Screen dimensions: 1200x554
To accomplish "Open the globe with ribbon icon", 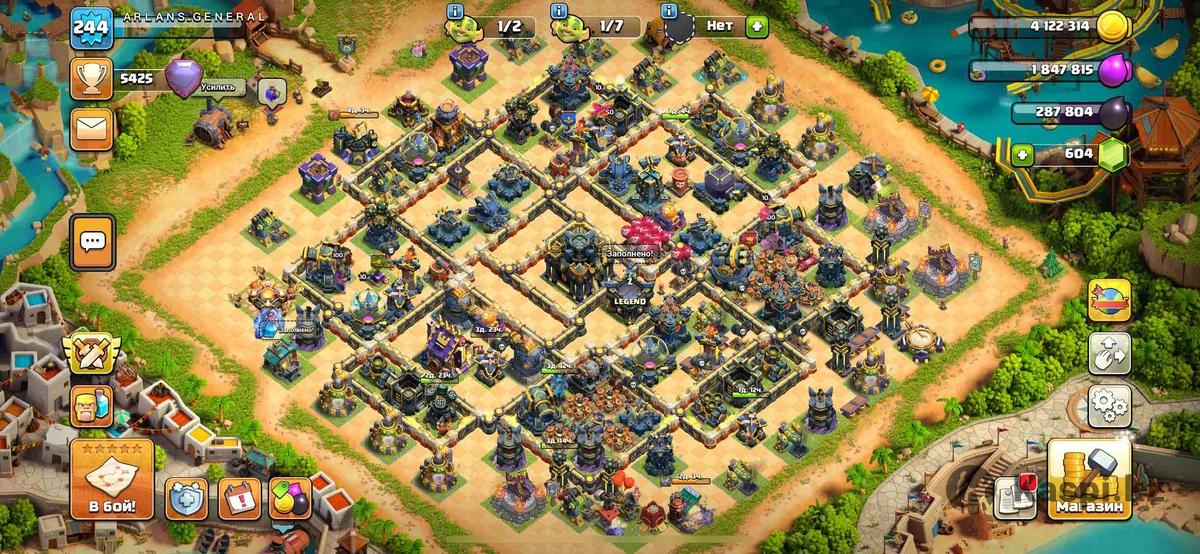I will click(x=1109, y=299).
